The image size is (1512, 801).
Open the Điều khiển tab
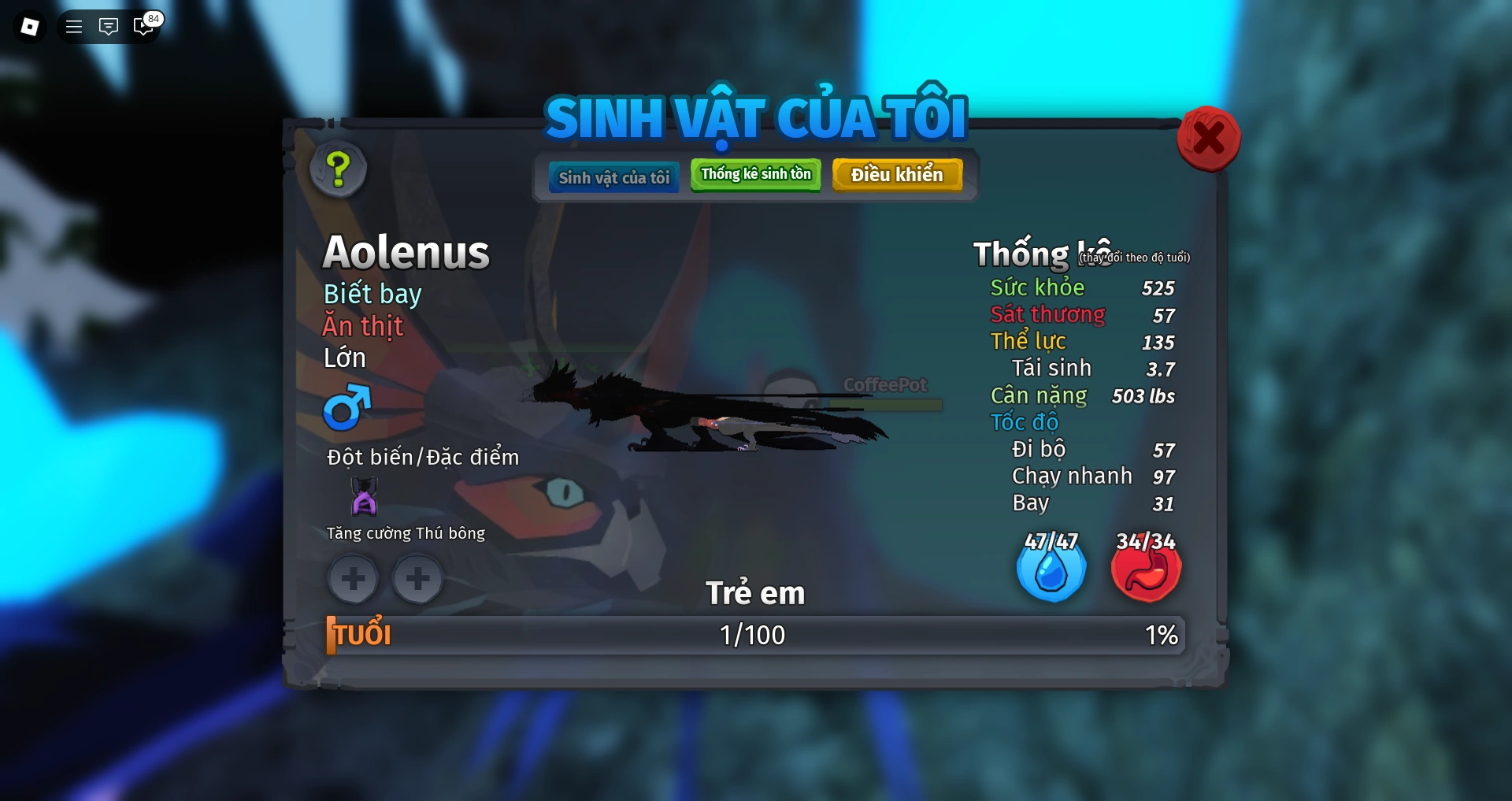(x=896, y=175)
